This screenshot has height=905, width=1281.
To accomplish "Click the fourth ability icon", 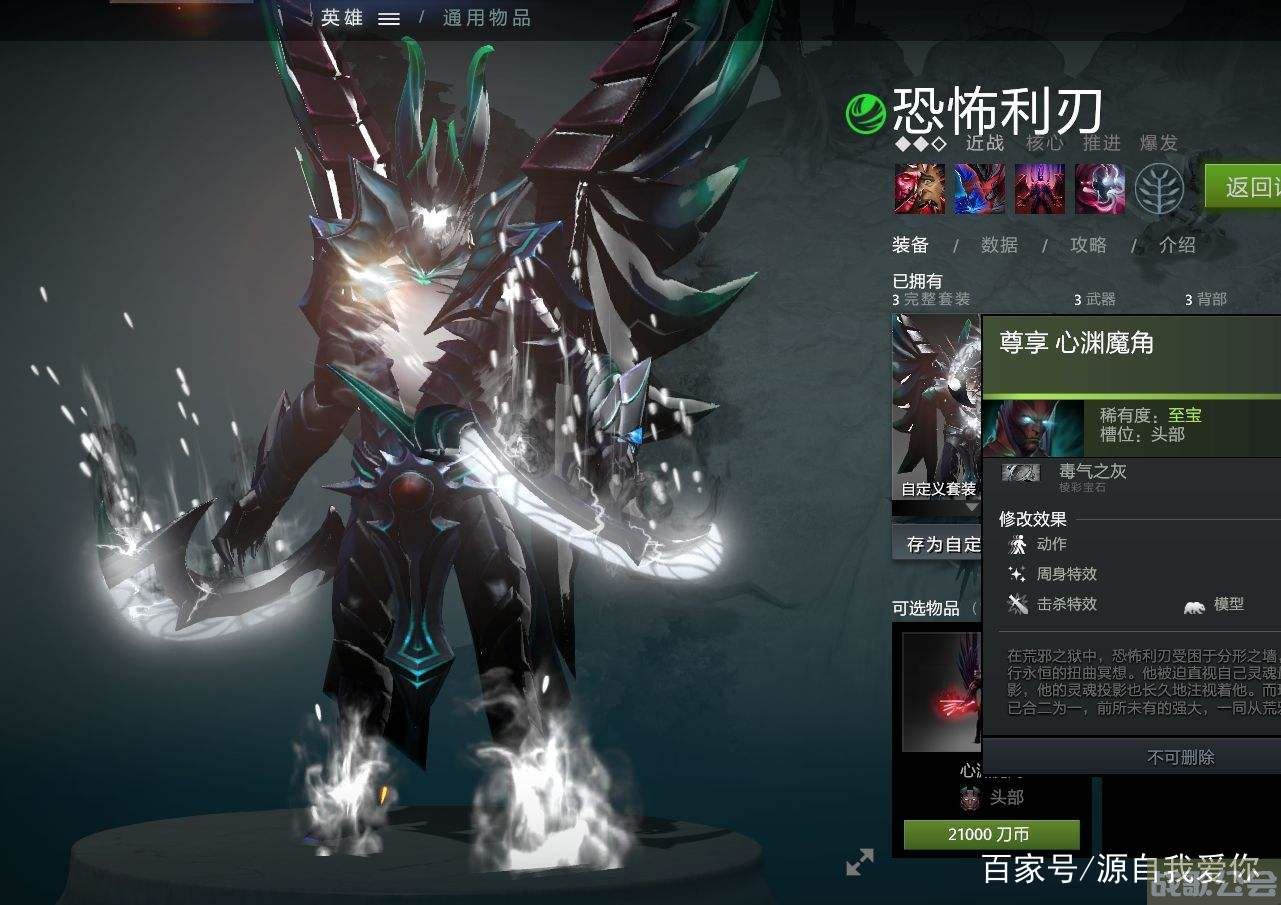I will [x=1098, y=190].
